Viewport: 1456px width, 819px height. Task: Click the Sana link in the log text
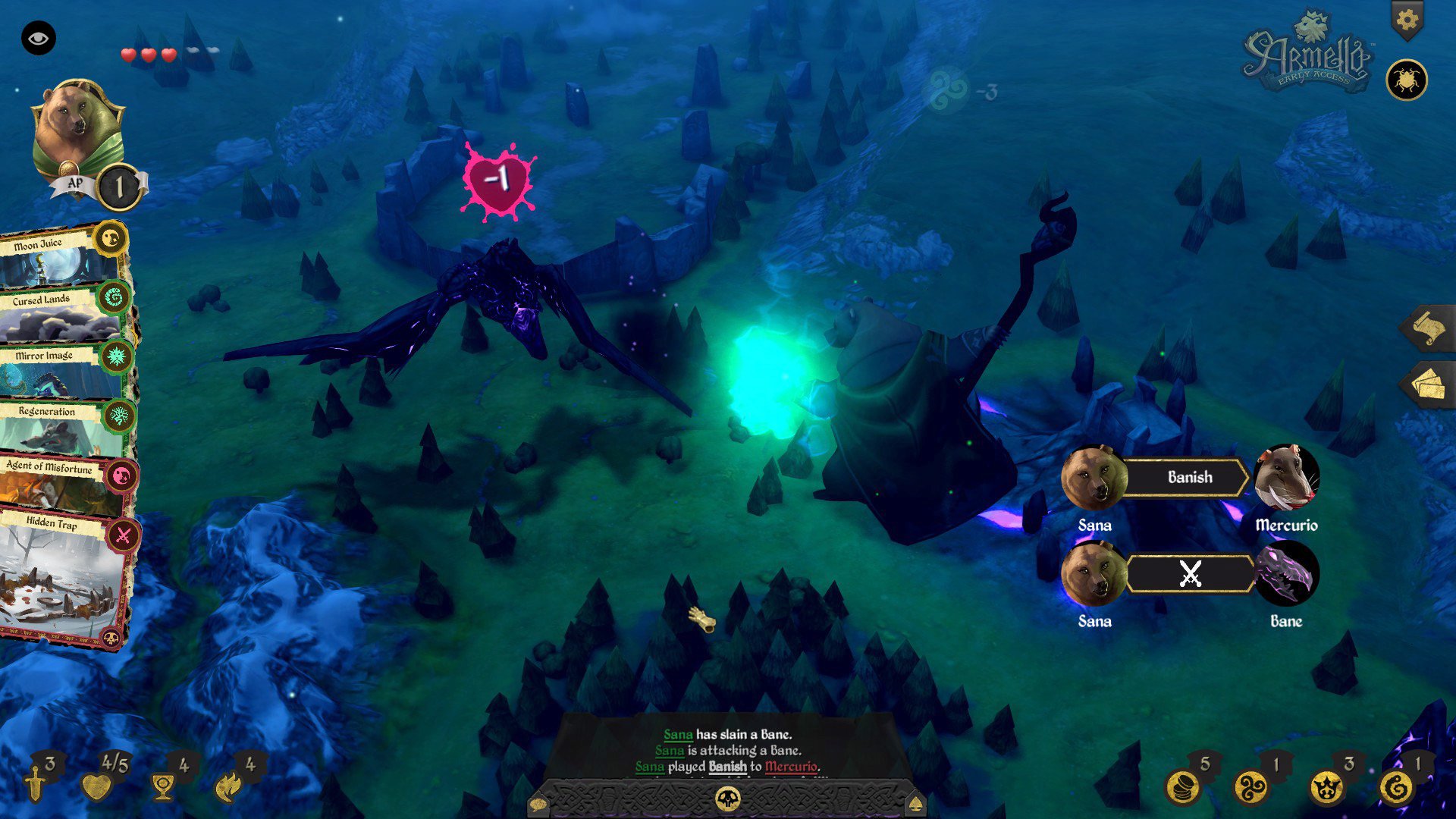(678, 735)
